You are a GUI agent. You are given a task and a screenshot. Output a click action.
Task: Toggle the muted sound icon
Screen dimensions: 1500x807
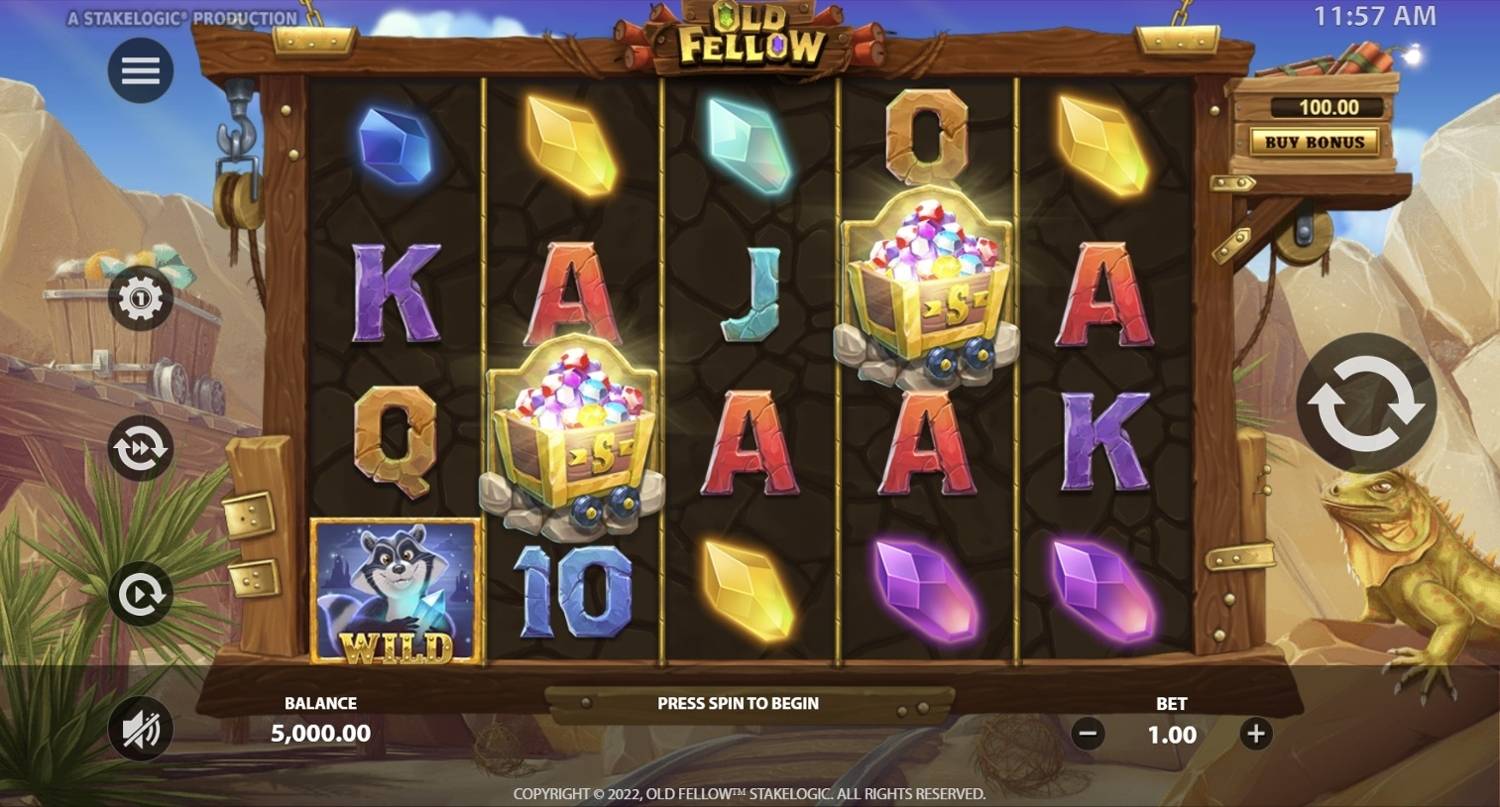point(141,729)
